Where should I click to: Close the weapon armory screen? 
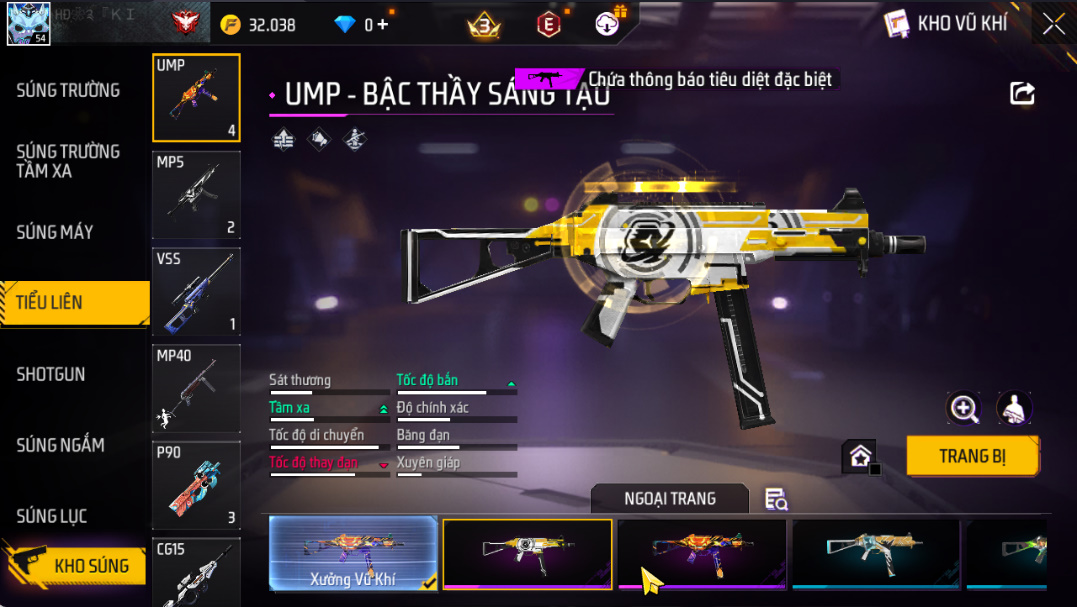1053,24
